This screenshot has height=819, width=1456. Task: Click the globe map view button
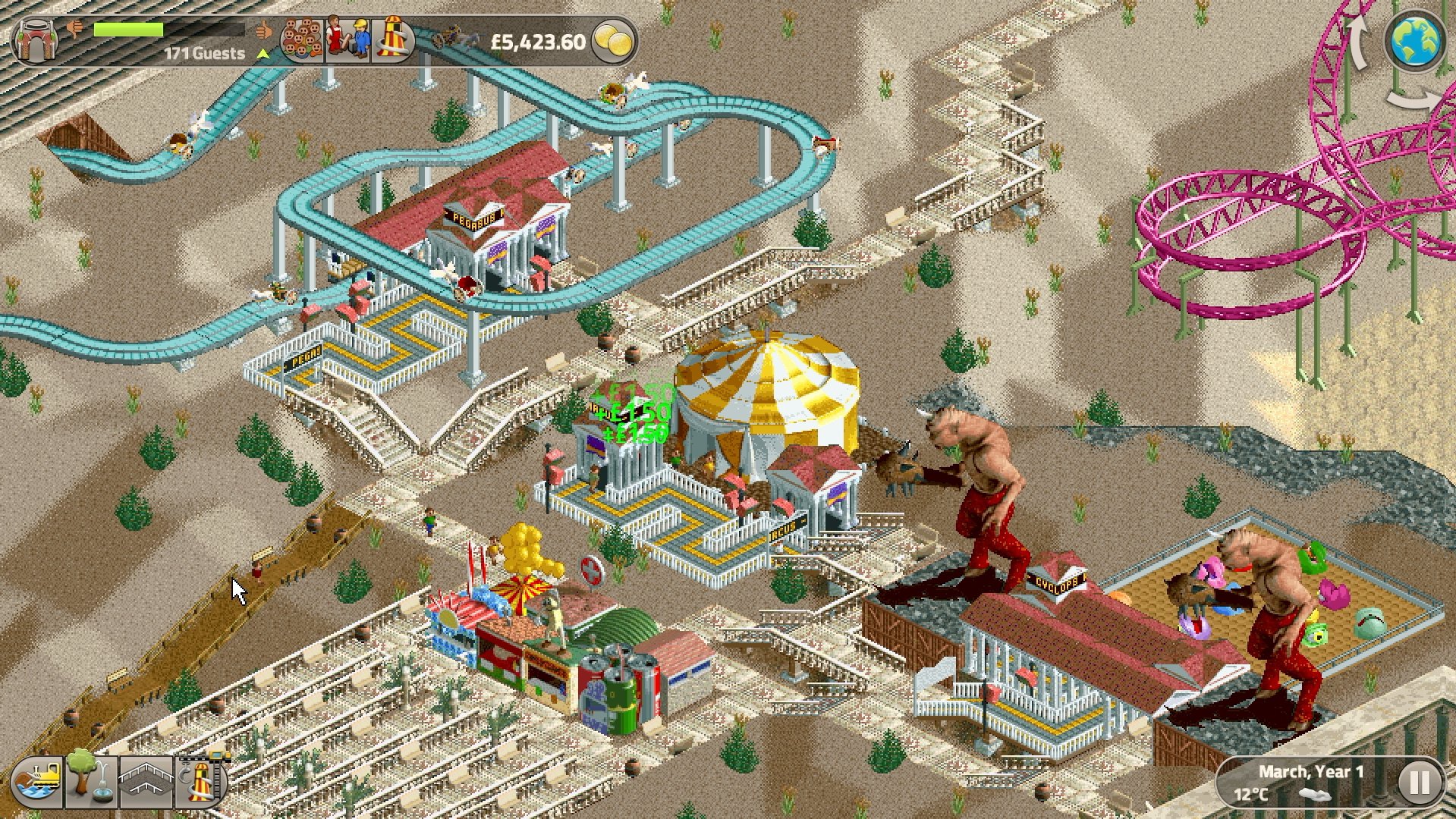(1416, 41)
